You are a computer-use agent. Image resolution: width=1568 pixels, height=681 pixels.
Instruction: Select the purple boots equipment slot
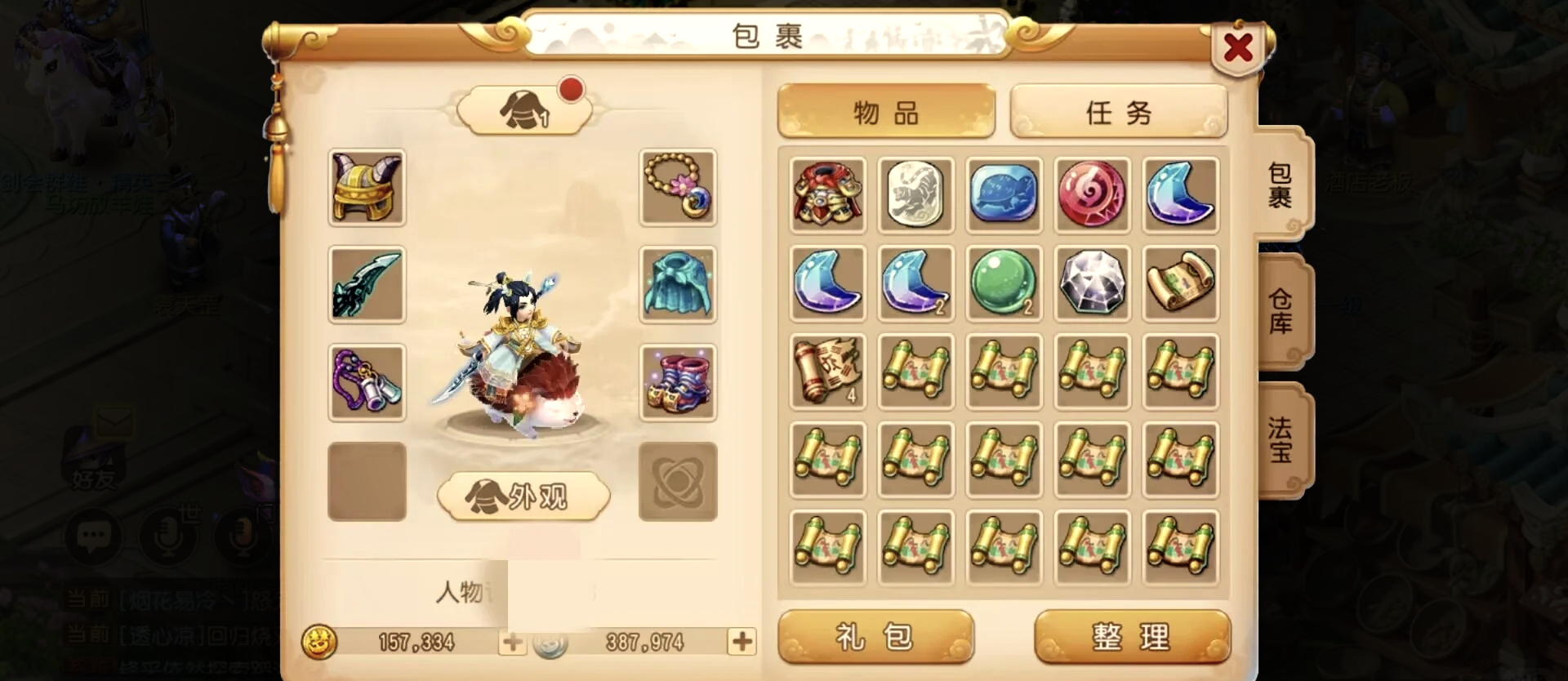pyautogui.click(x=678, y=383)
